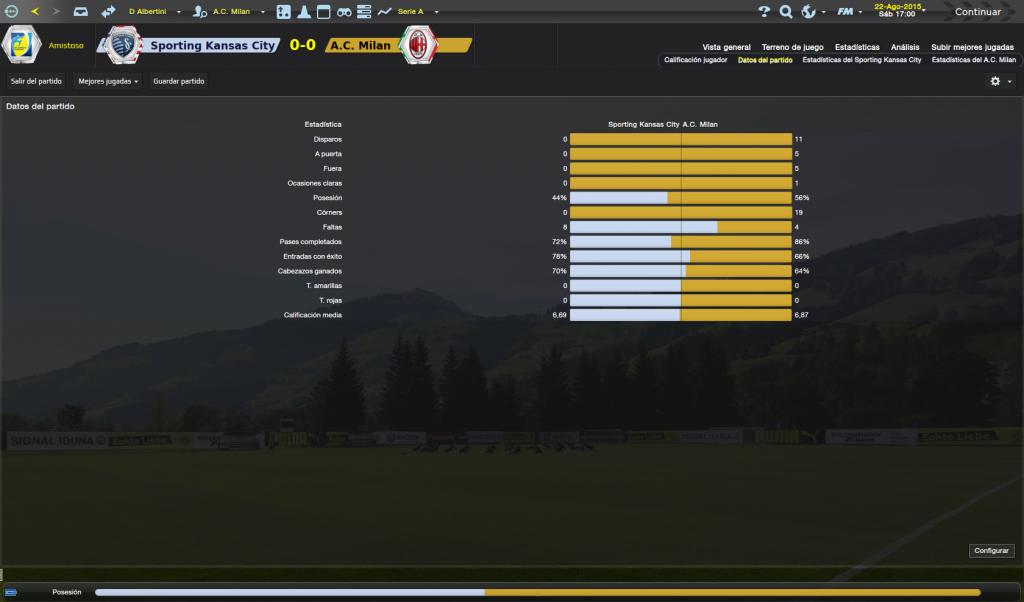This screenshot has width=1024, height=602.
Task: Choose Subir mejores jugadas
Action: coord(972,47)
